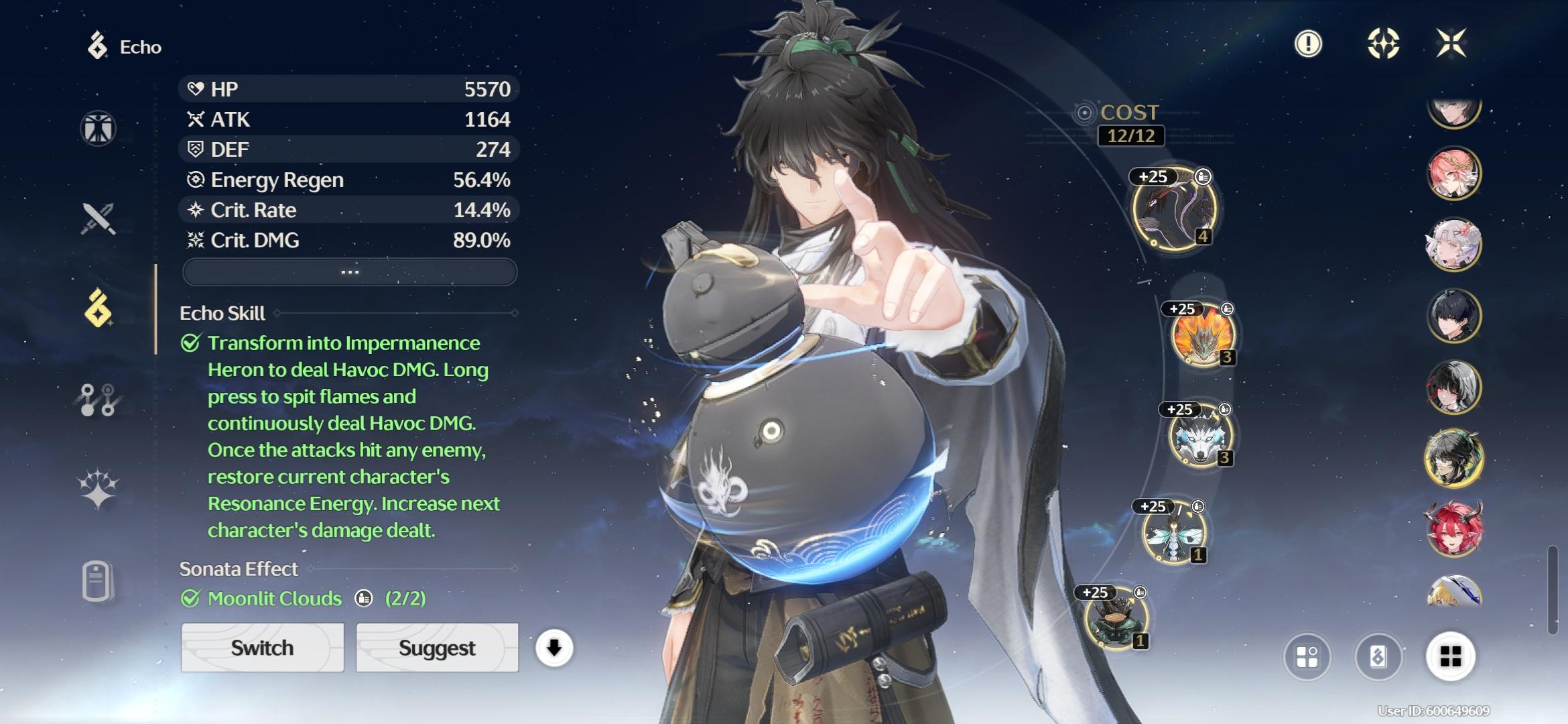1568x724 pixels.
Task: Switch to the crossed swords weapon tab
Action: tap(99, 219)
